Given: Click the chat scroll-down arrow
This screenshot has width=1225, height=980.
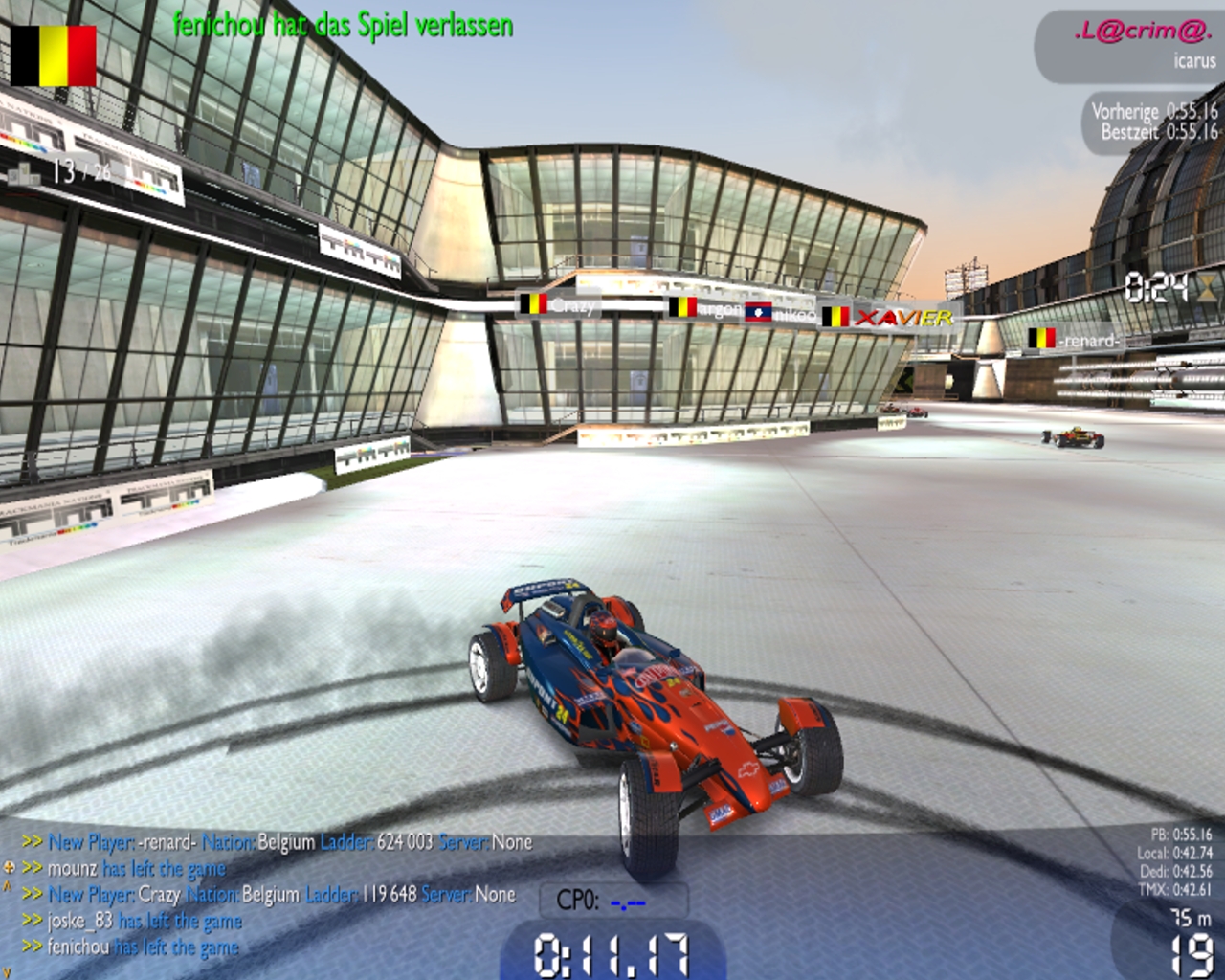Looking at the screenshot, I should pos(8,972).
